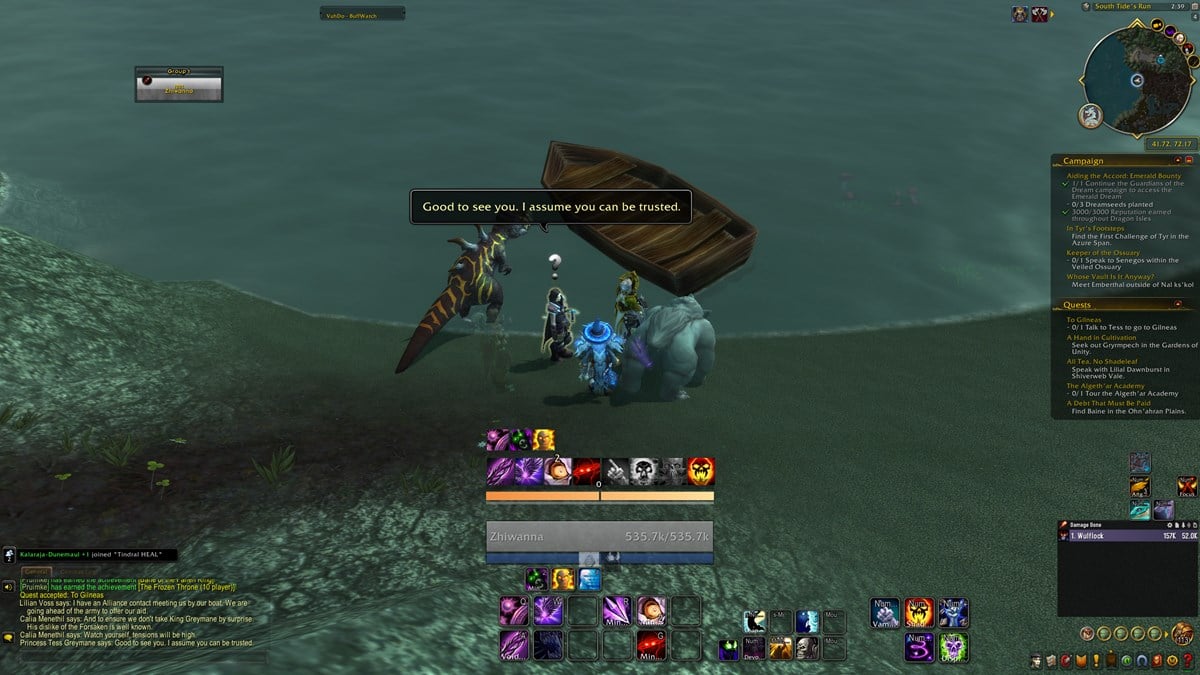1200x675 pixels.
Task: Open the minimap view
Action: [1136, 80]
